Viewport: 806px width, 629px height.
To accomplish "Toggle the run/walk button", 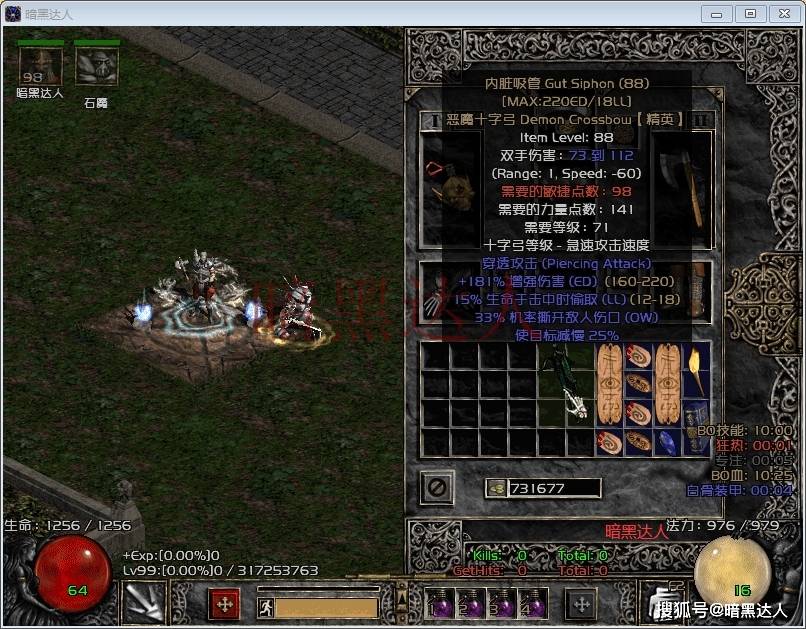I will tap(265, 606).
